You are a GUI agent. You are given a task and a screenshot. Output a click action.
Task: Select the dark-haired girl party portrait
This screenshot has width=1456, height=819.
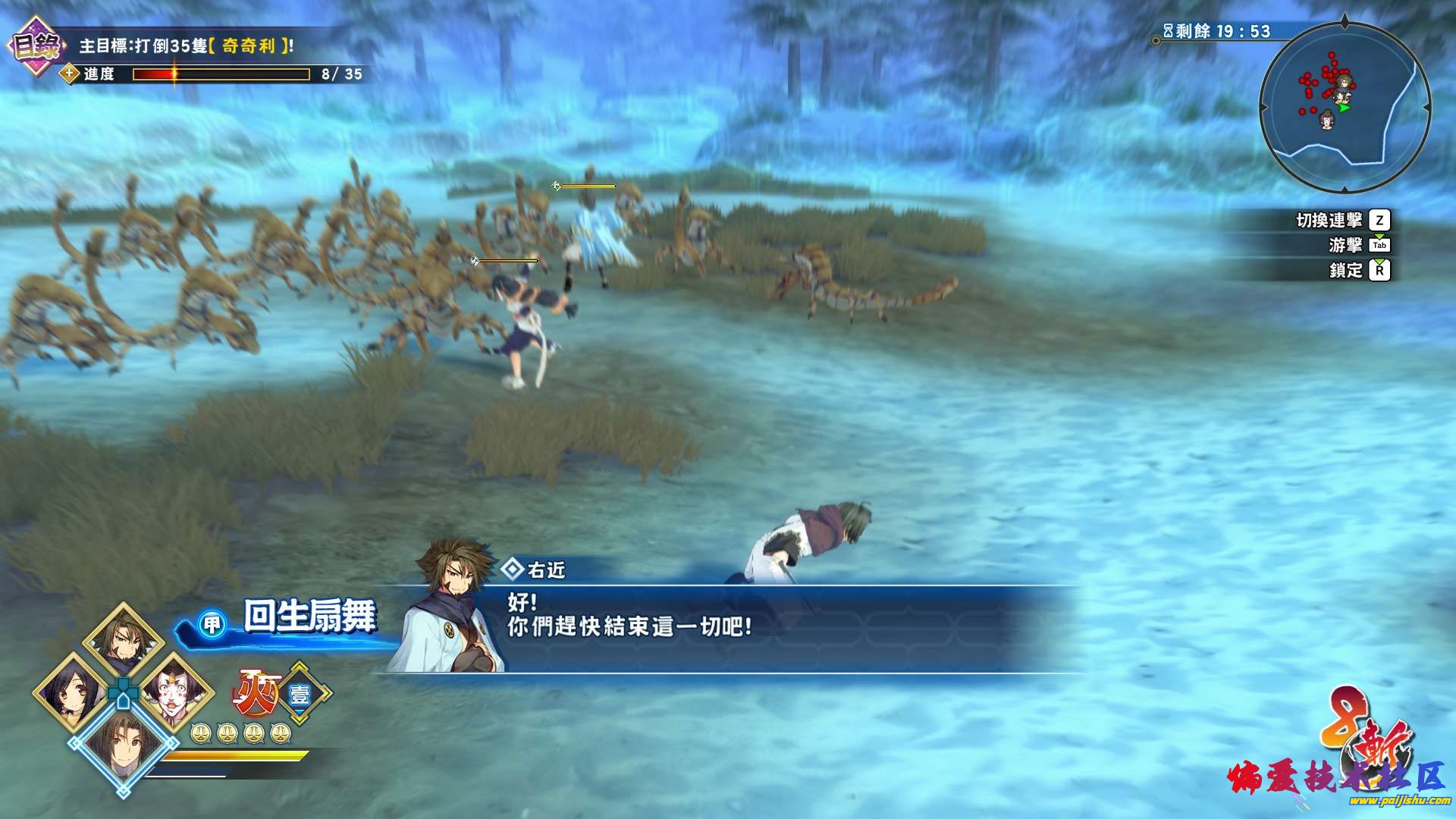point(72,692)
